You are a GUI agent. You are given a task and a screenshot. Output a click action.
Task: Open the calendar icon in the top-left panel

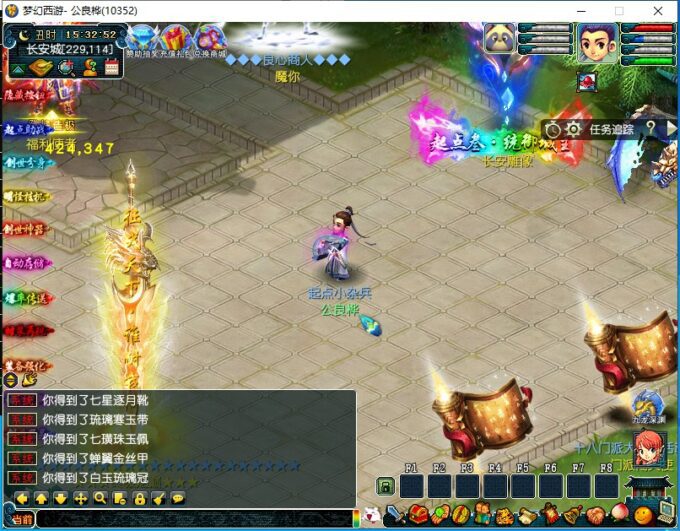click(110, 68)
